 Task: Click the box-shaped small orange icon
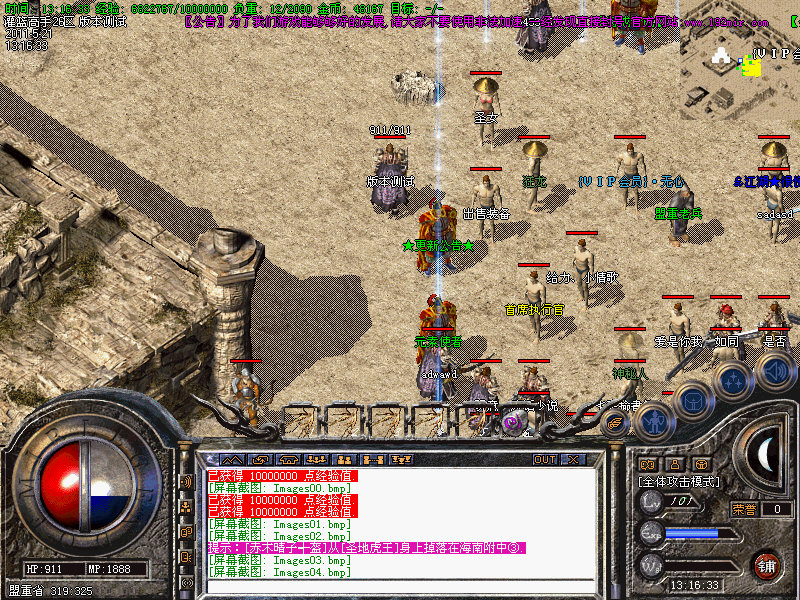tap(702, 464)
